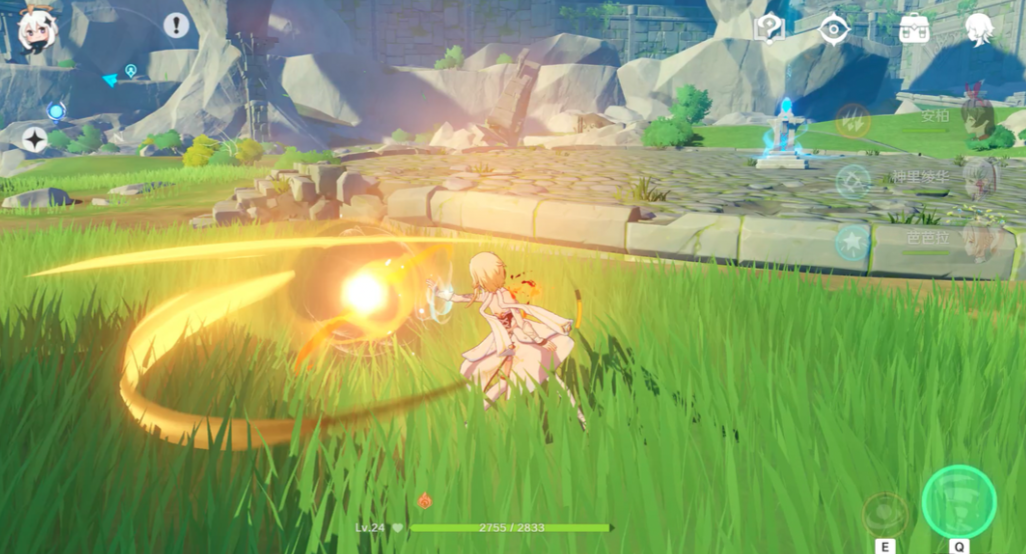Click the four-pointed star icon
The image size is (1026, 554).
[x=35, y=140]
